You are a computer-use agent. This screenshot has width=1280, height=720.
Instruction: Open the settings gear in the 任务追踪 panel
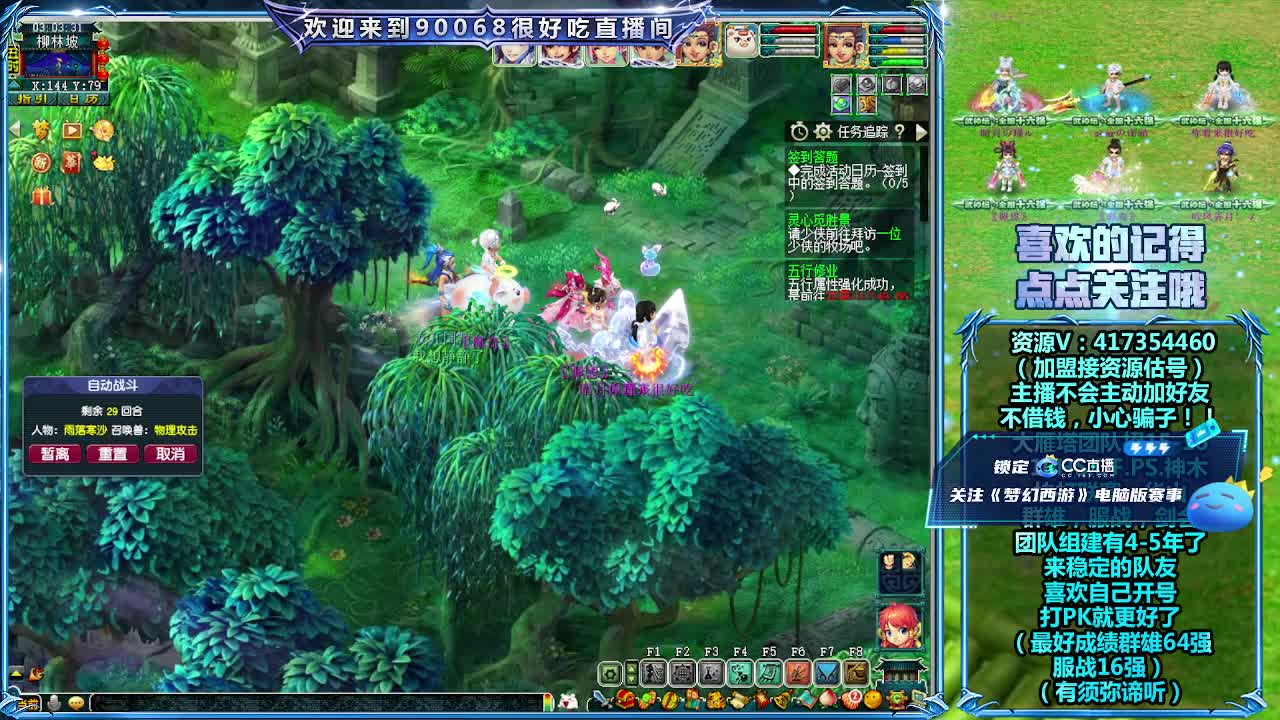pos(822,132)
